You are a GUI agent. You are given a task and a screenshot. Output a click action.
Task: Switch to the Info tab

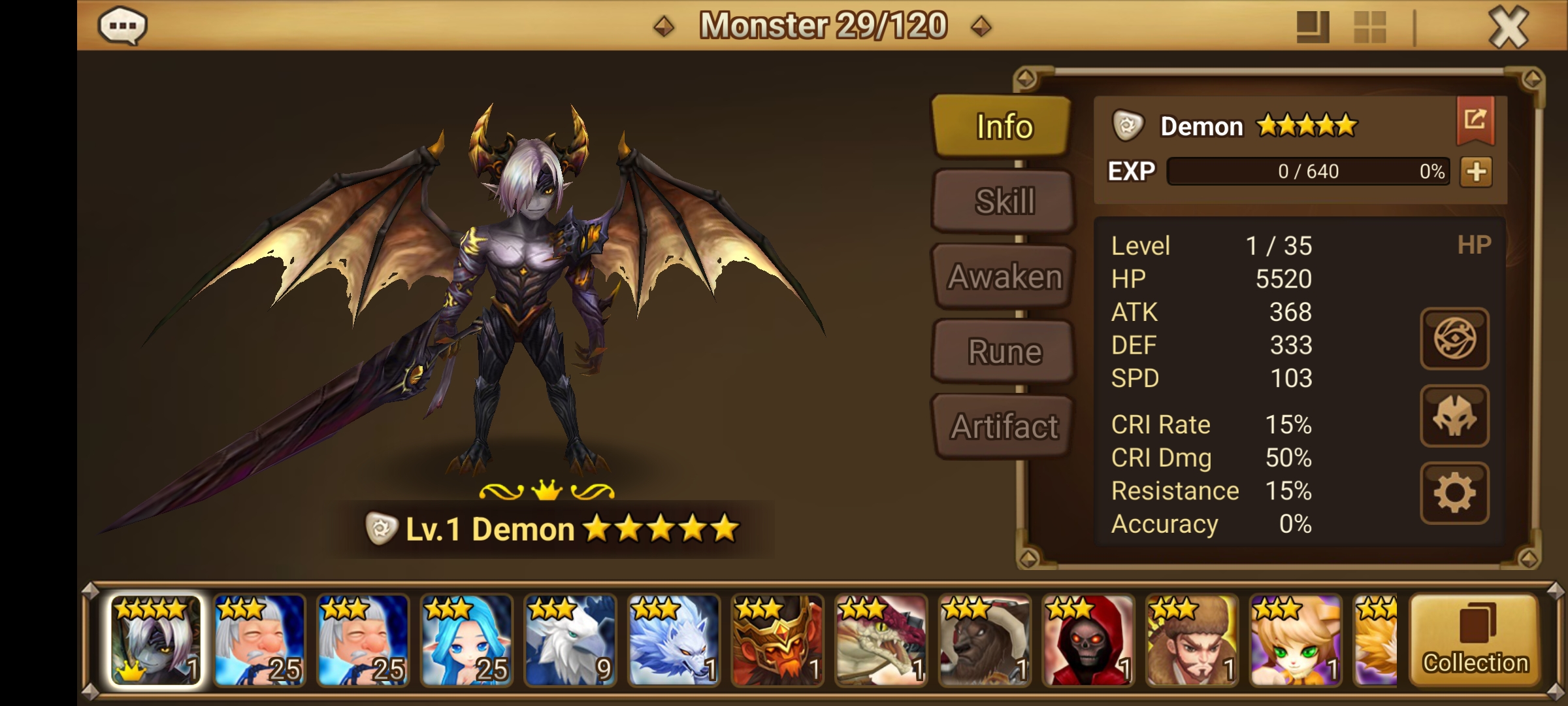point(1002,127)
